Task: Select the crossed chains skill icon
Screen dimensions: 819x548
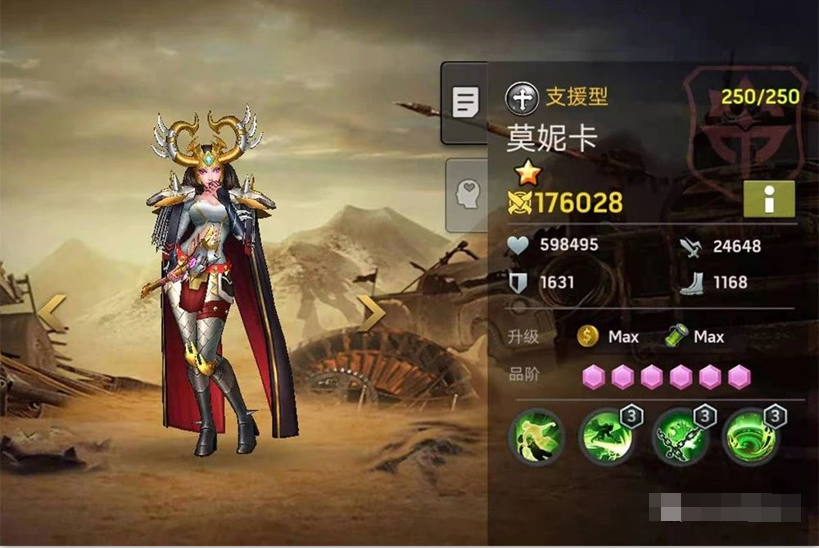Action: point(678,437)
